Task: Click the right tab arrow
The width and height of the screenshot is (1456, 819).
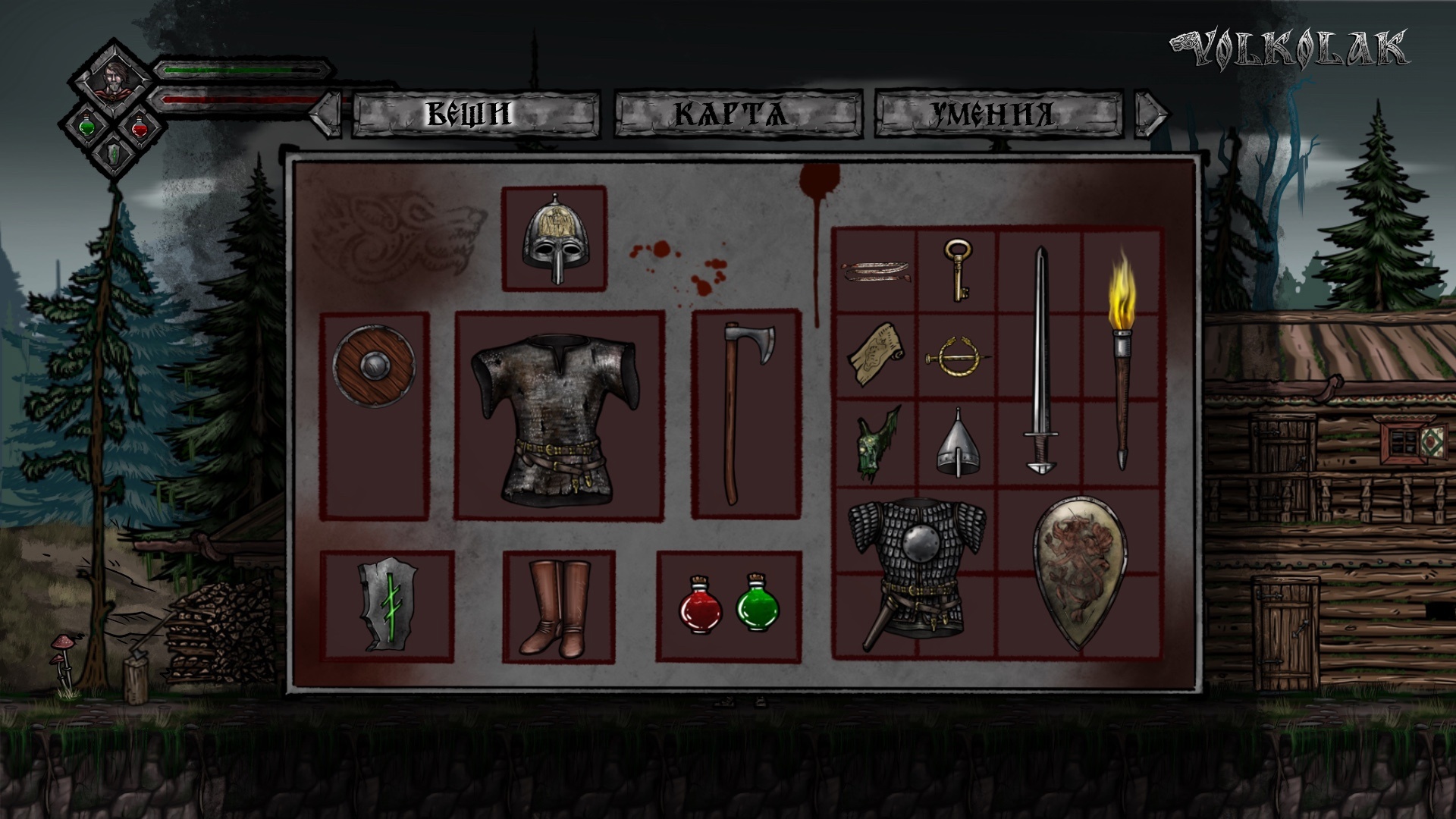Action: [1151, 114]
